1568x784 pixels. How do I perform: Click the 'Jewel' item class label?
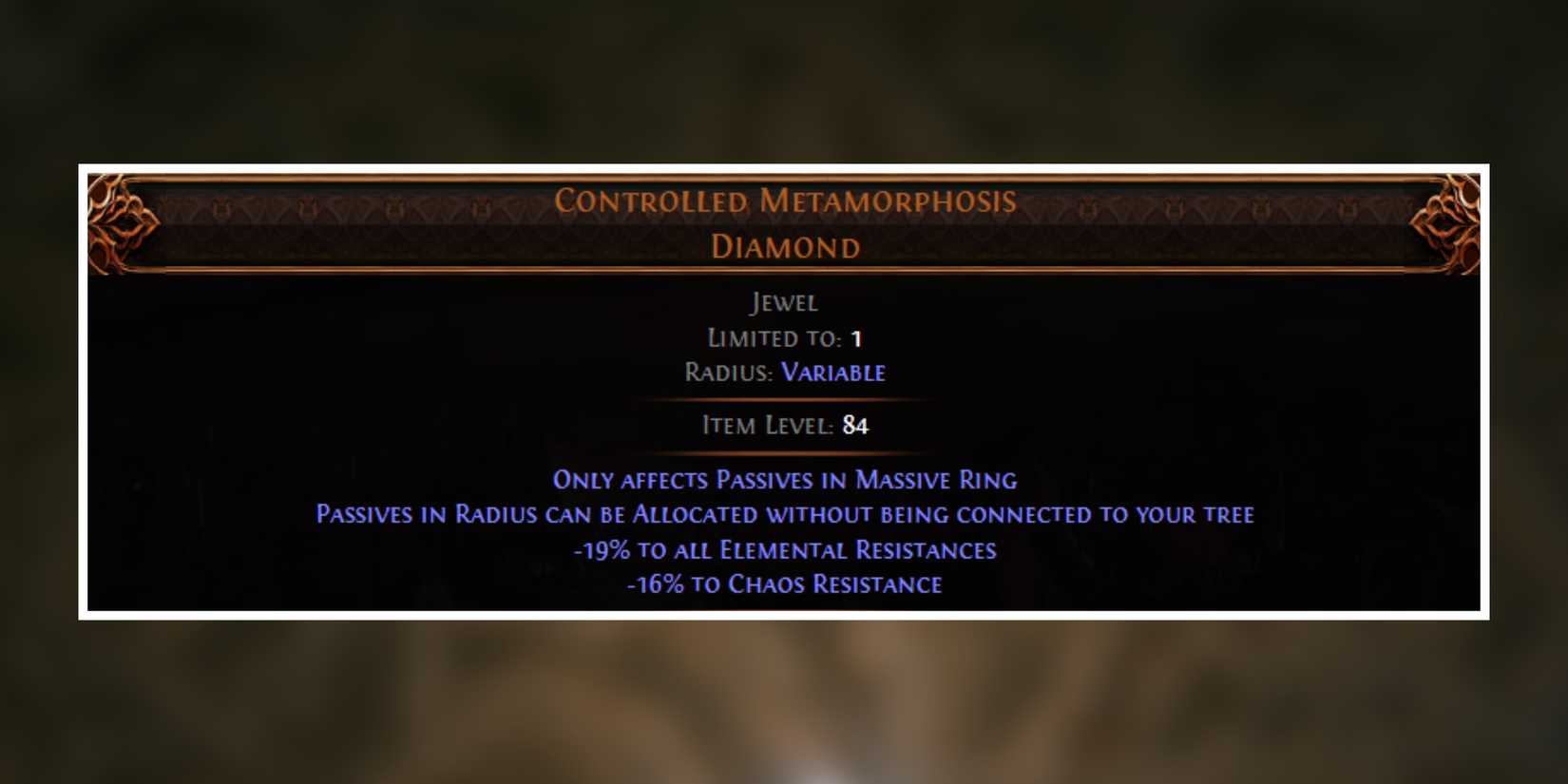click(x=783, y=302)
